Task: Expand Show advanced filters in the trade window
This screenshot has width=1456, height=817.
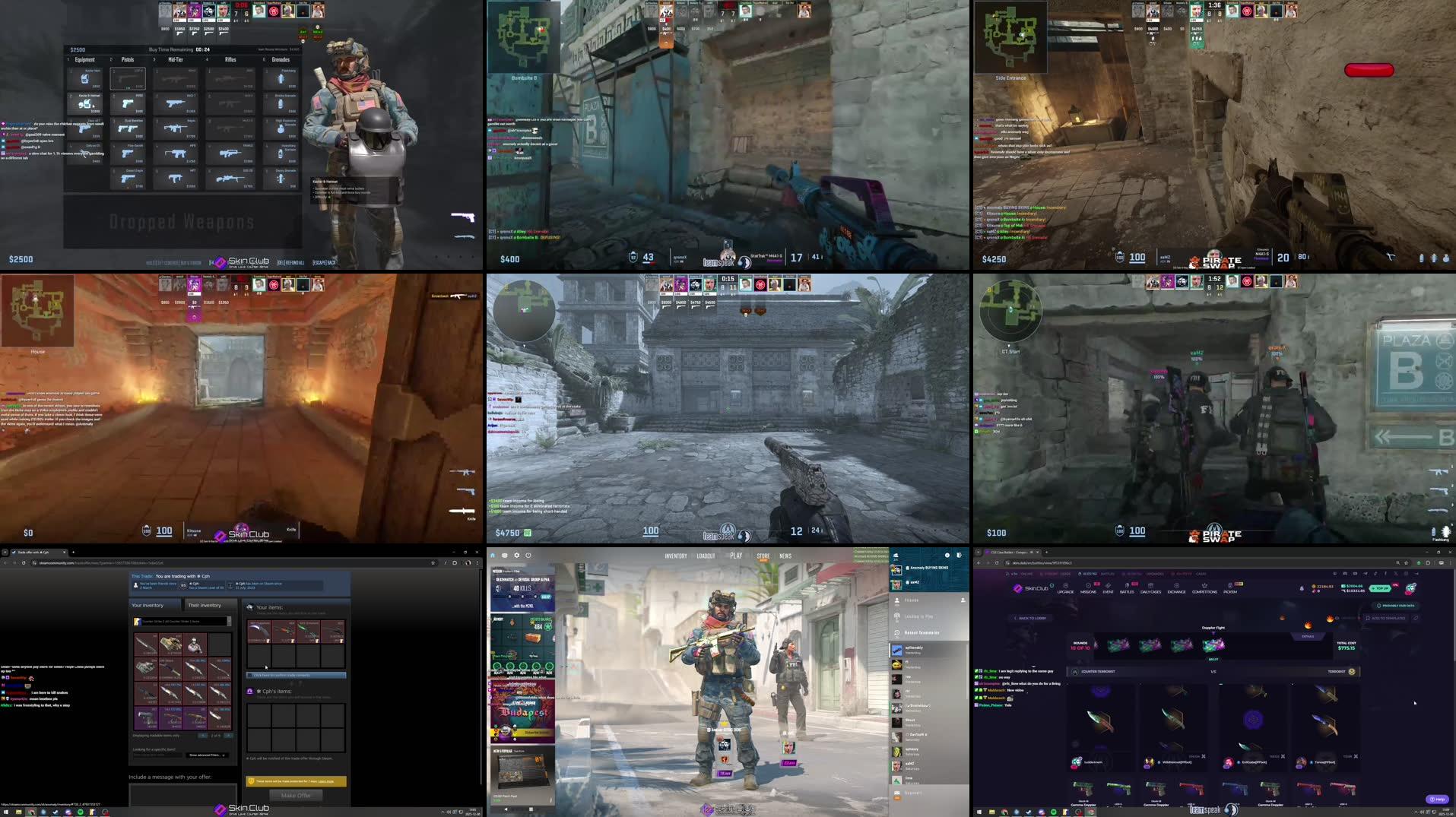Action: click(206, 755)
